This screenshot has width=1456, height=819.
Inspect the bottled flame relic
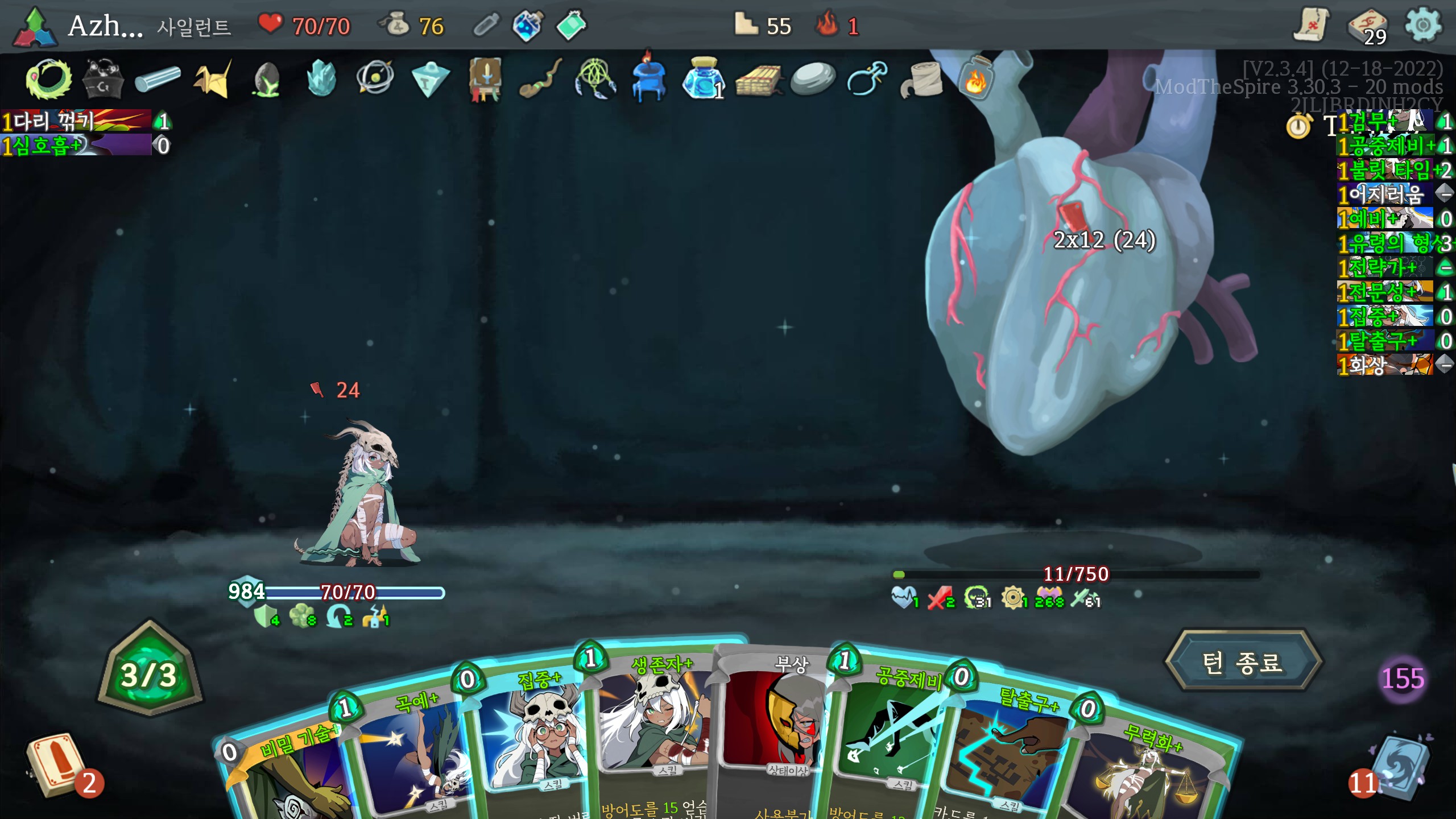(x=976, y=80)
